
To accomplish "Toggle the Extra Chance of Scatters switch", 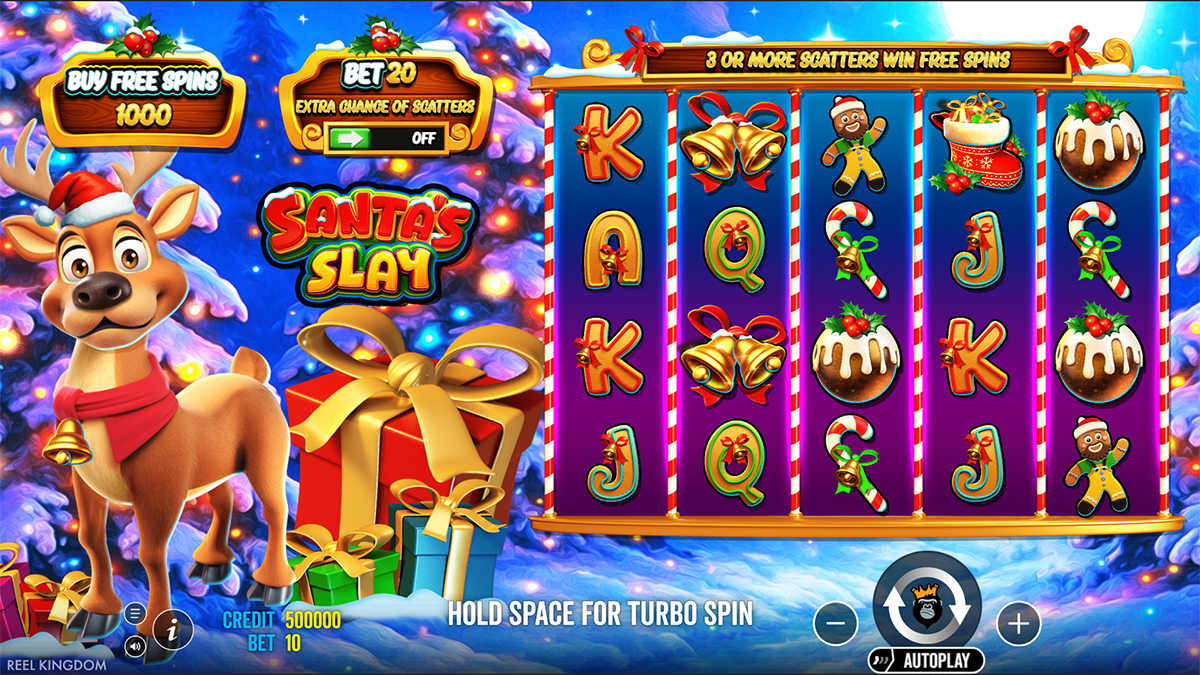I will pyautogui.click(x=386, y=138).
